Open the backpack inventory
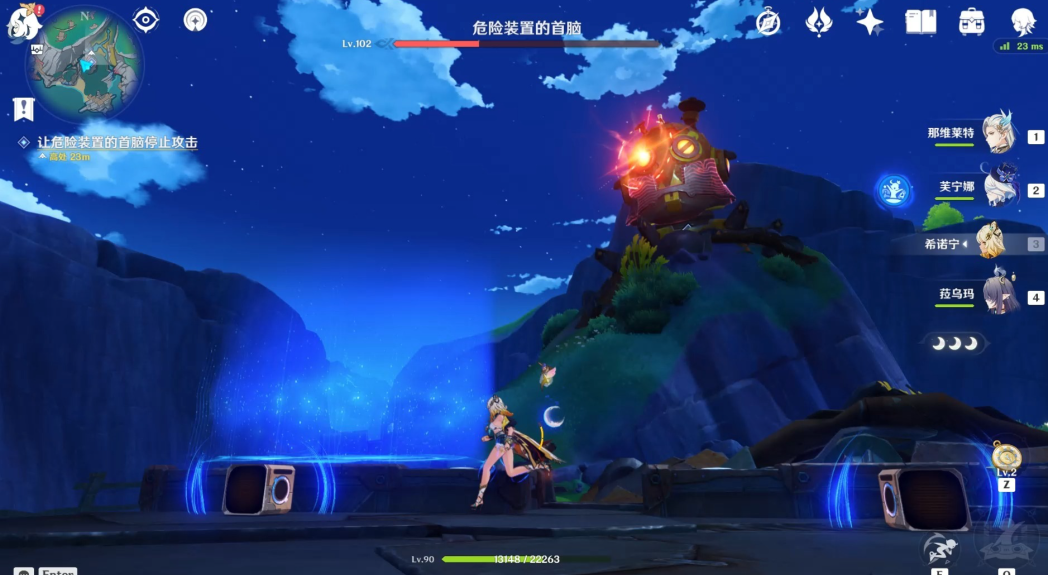 pyautogui.click(x=971, y=21)
